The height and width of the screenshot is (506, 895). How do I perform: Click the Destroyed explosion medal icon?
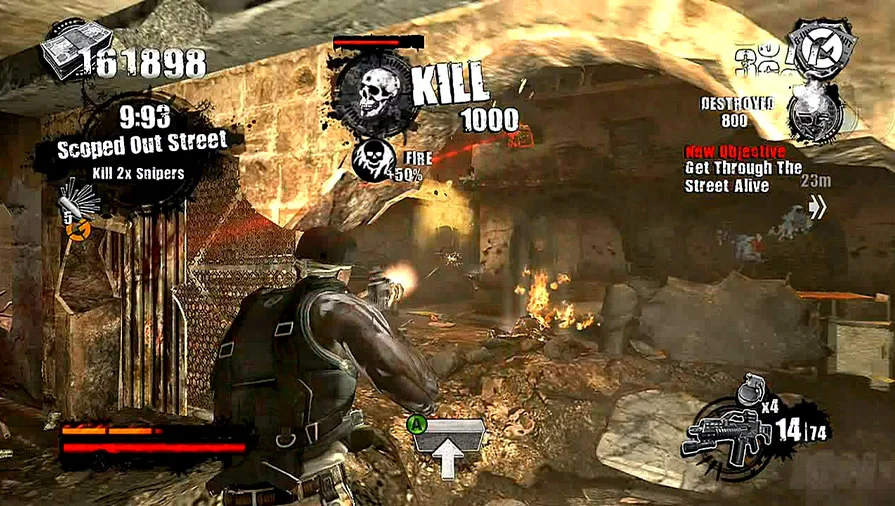click(811, 113)
